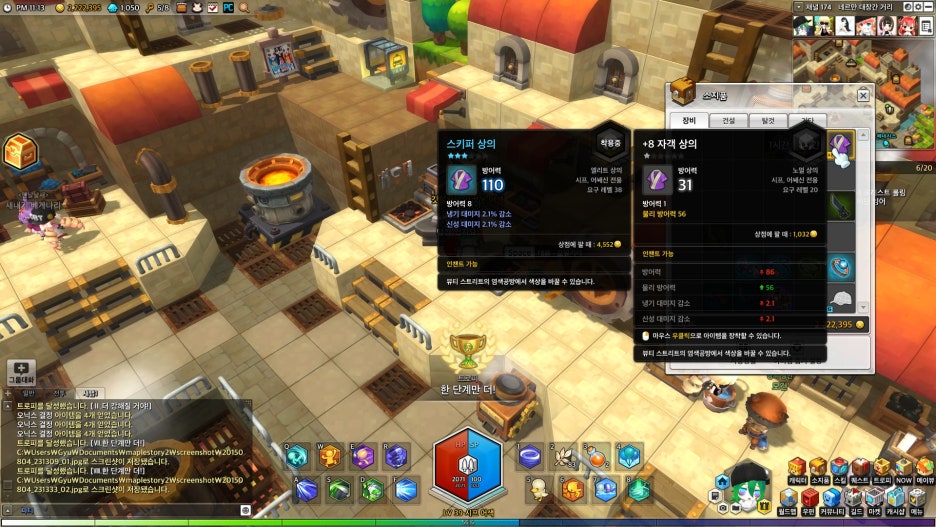The image size is (936, 527).
Task: Check the 우편 mailbox
Action: click(808, 502)
